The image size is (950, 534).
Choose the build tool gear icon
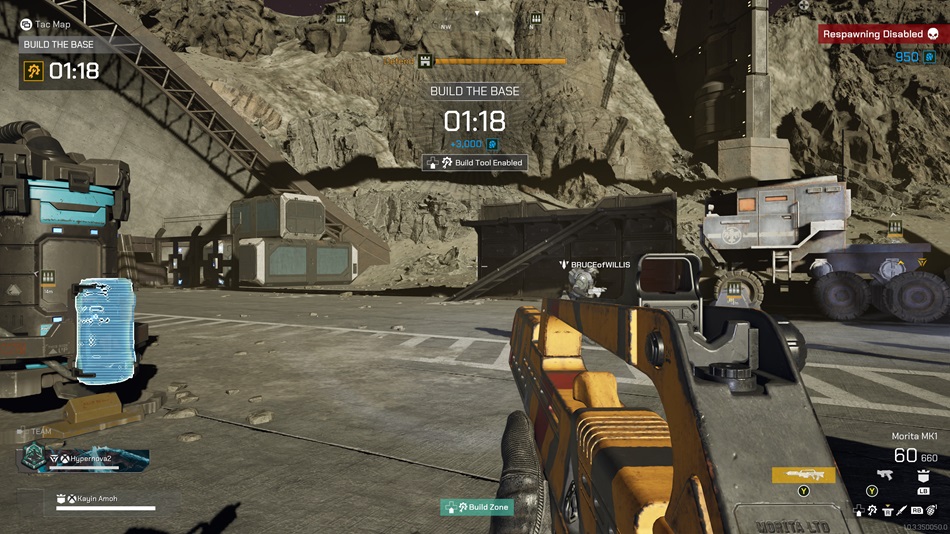(x=873, y=510)
